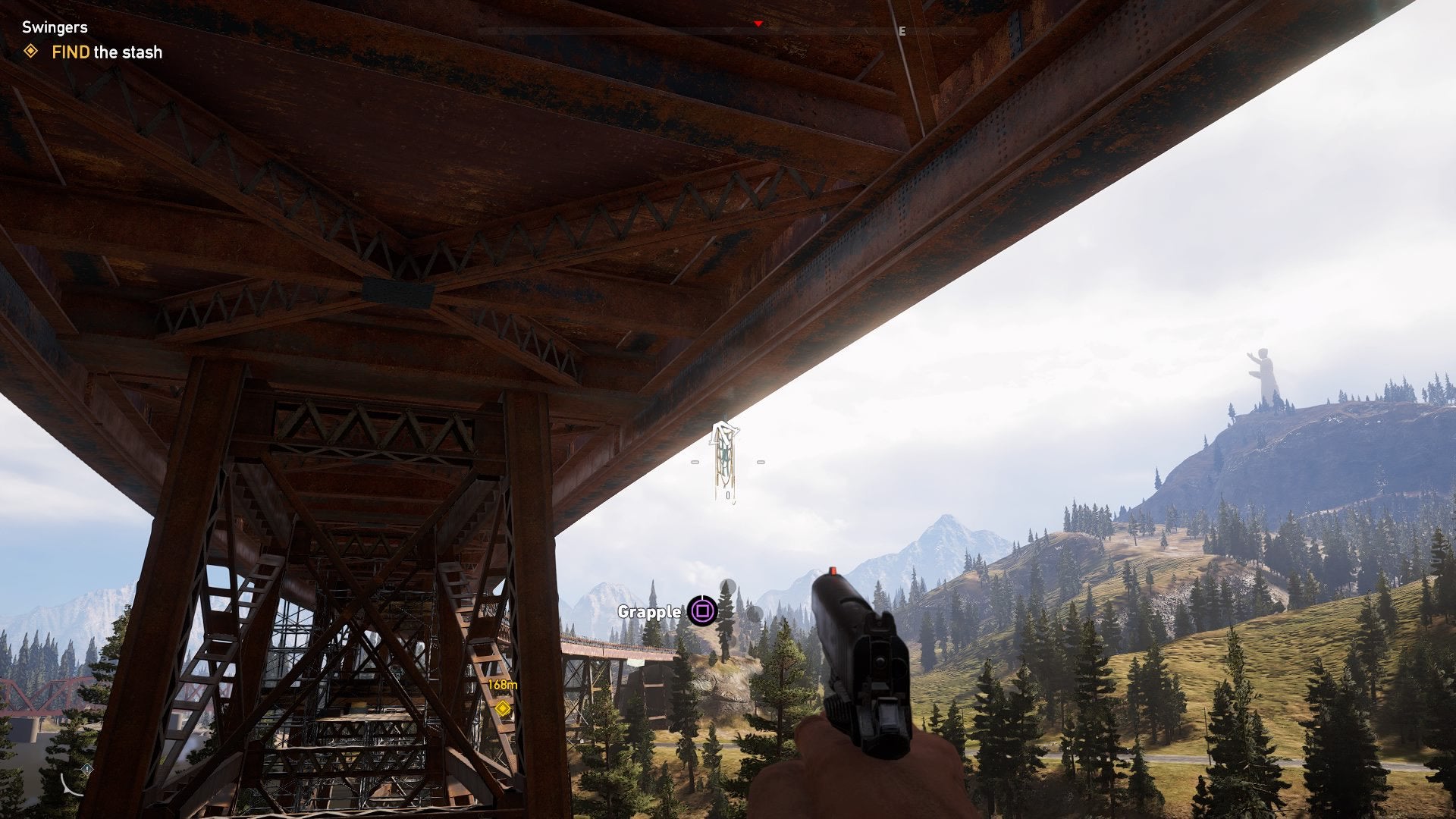Screen dimensions: 1456x819
Task: Expand the compass bar at the top
Action: [x=728, y=29]
